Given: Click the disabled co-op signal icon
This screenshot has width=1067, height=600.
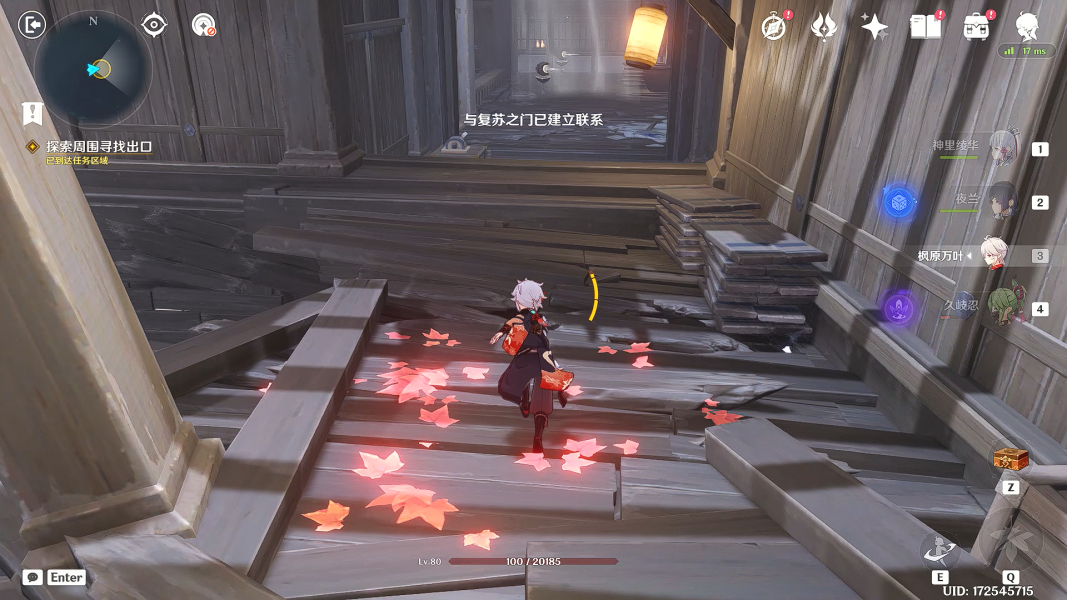Looking at the screenshot, I should pyautogui.click(x=204, y=26).
